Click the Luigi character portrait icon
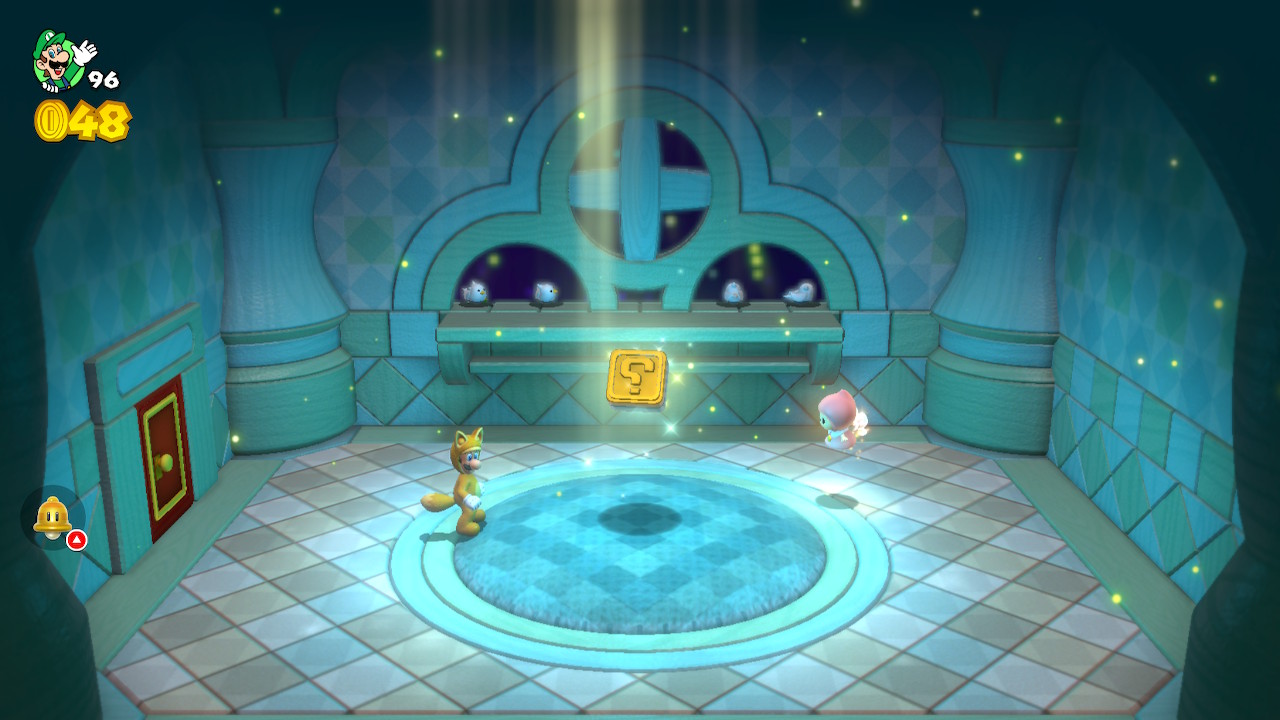This screenshot has width=1280, height=720. tap(58, 59)
